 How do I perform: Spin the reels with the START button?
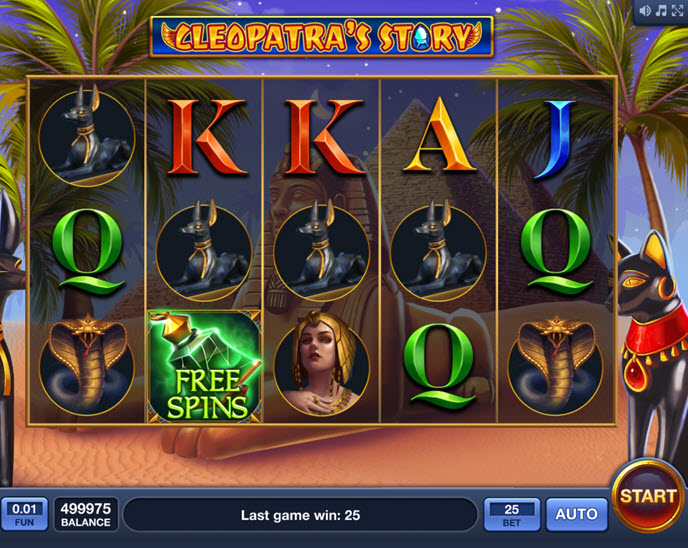pos(648,496)
